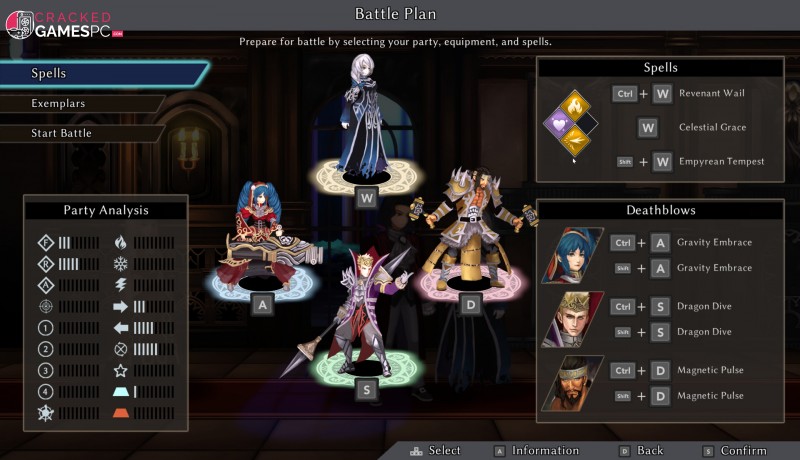The image size is (800, 460).
Task: Select the silver-haired party member in the W slot
Action: (x=364, y=120)
